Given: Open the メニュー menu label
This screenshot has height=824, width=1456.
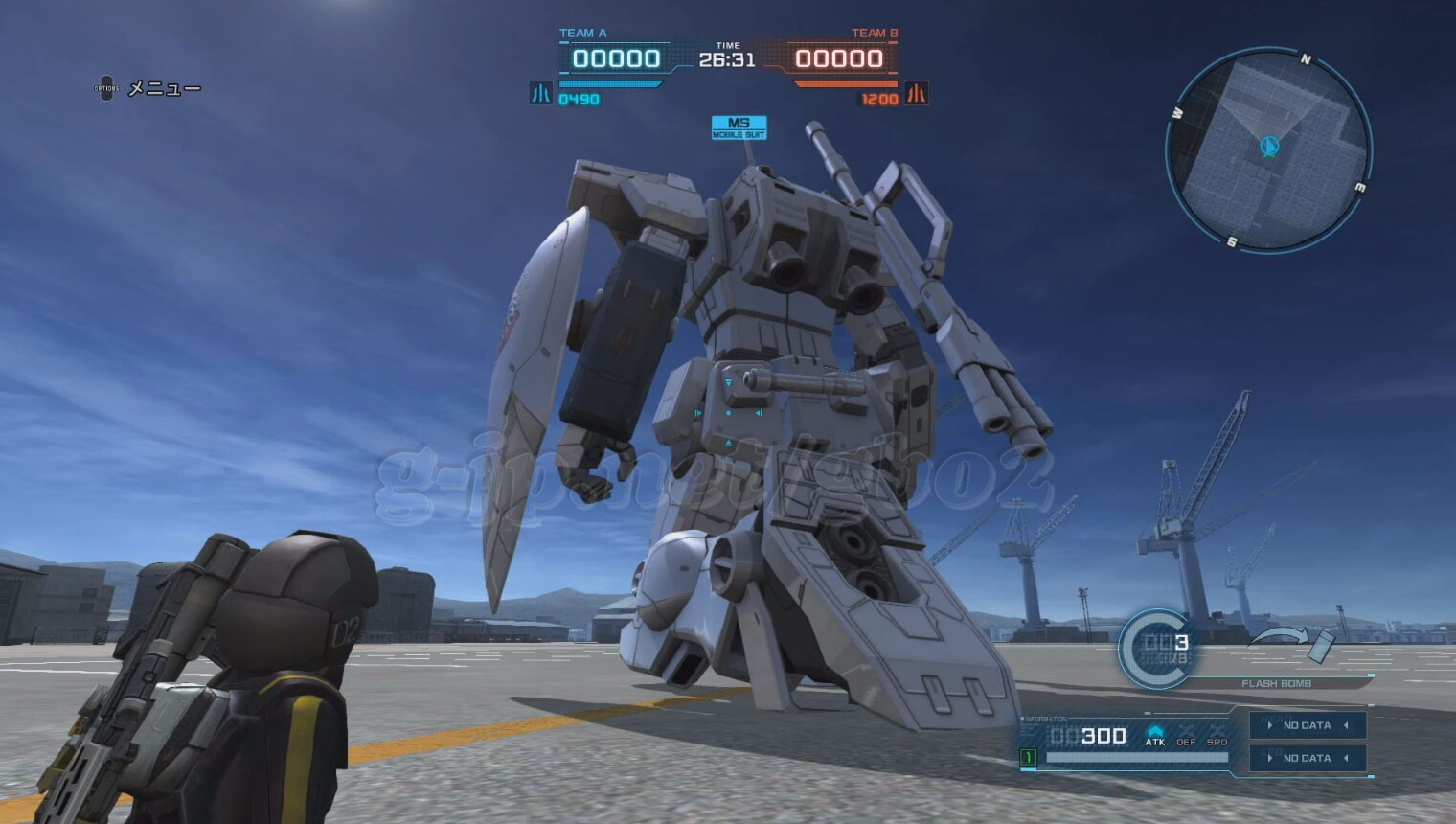Looking at the screenshot, I should (164, 89).
